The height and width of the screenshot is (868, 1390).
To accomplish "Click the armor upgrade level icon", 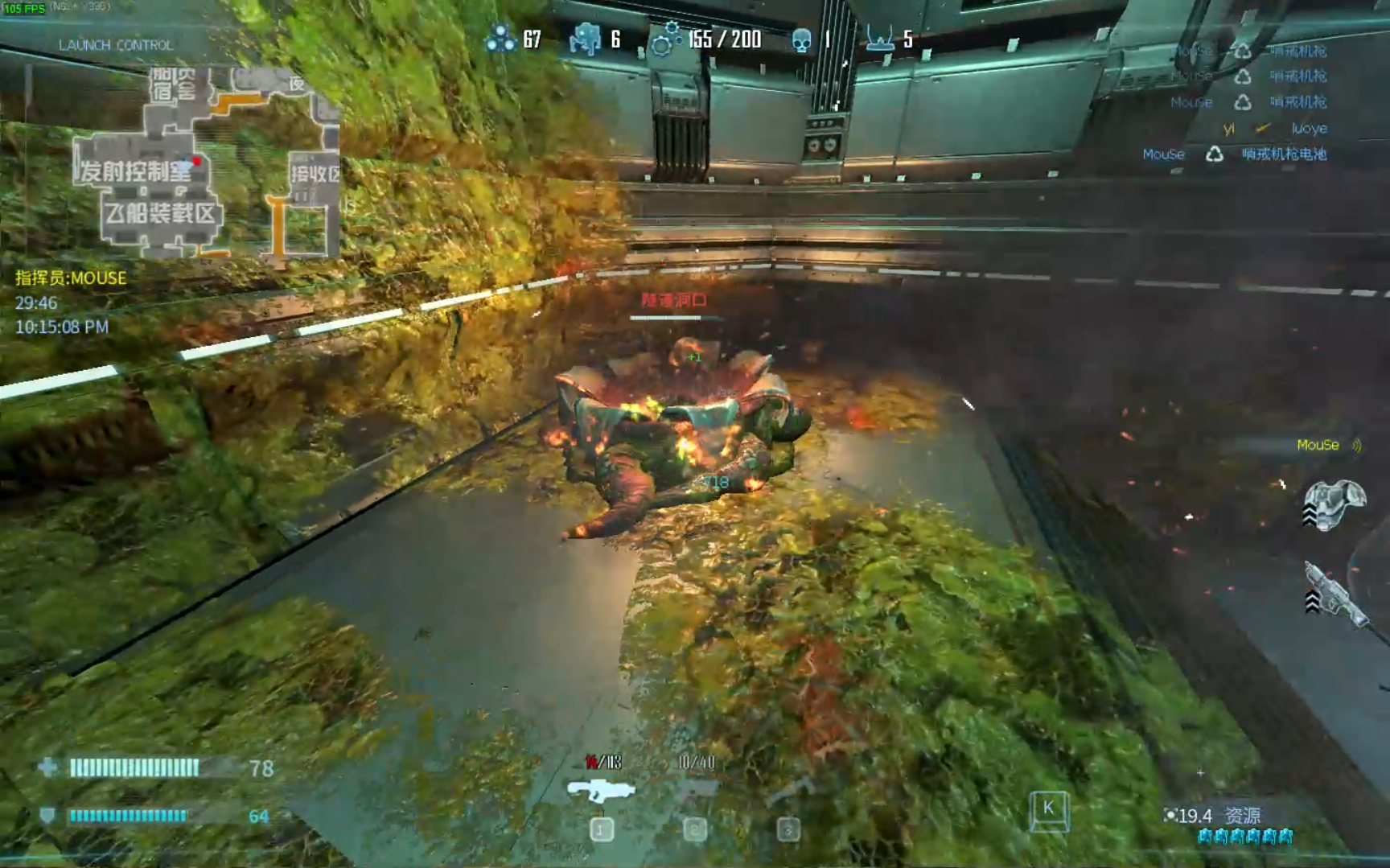I will click(1334, 505).
